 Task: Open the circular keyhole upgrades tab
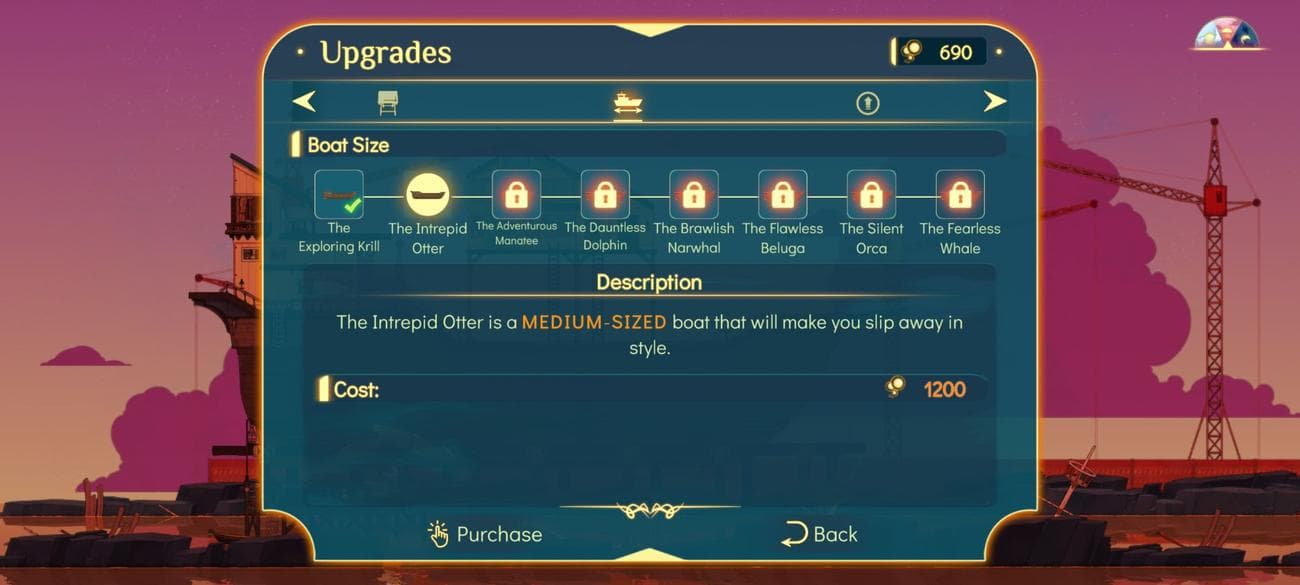867,102
